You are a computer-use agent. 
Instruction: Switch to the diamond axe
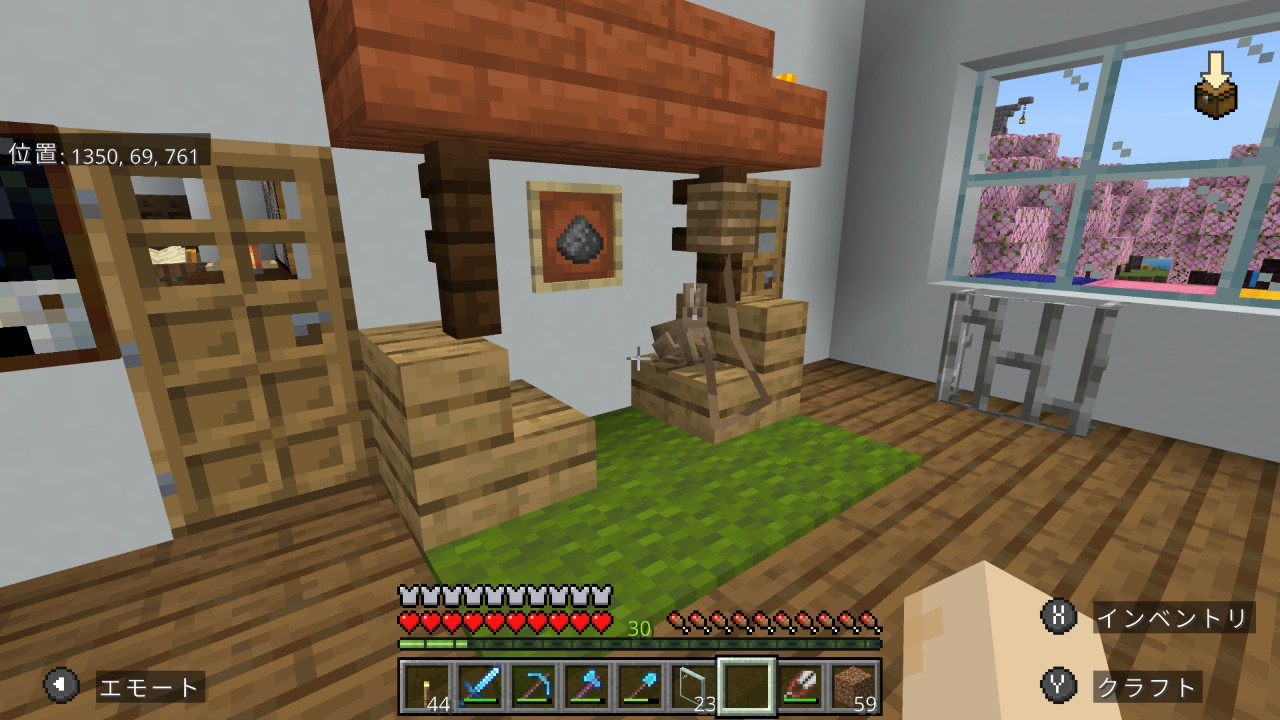click(x=586, y=687)
